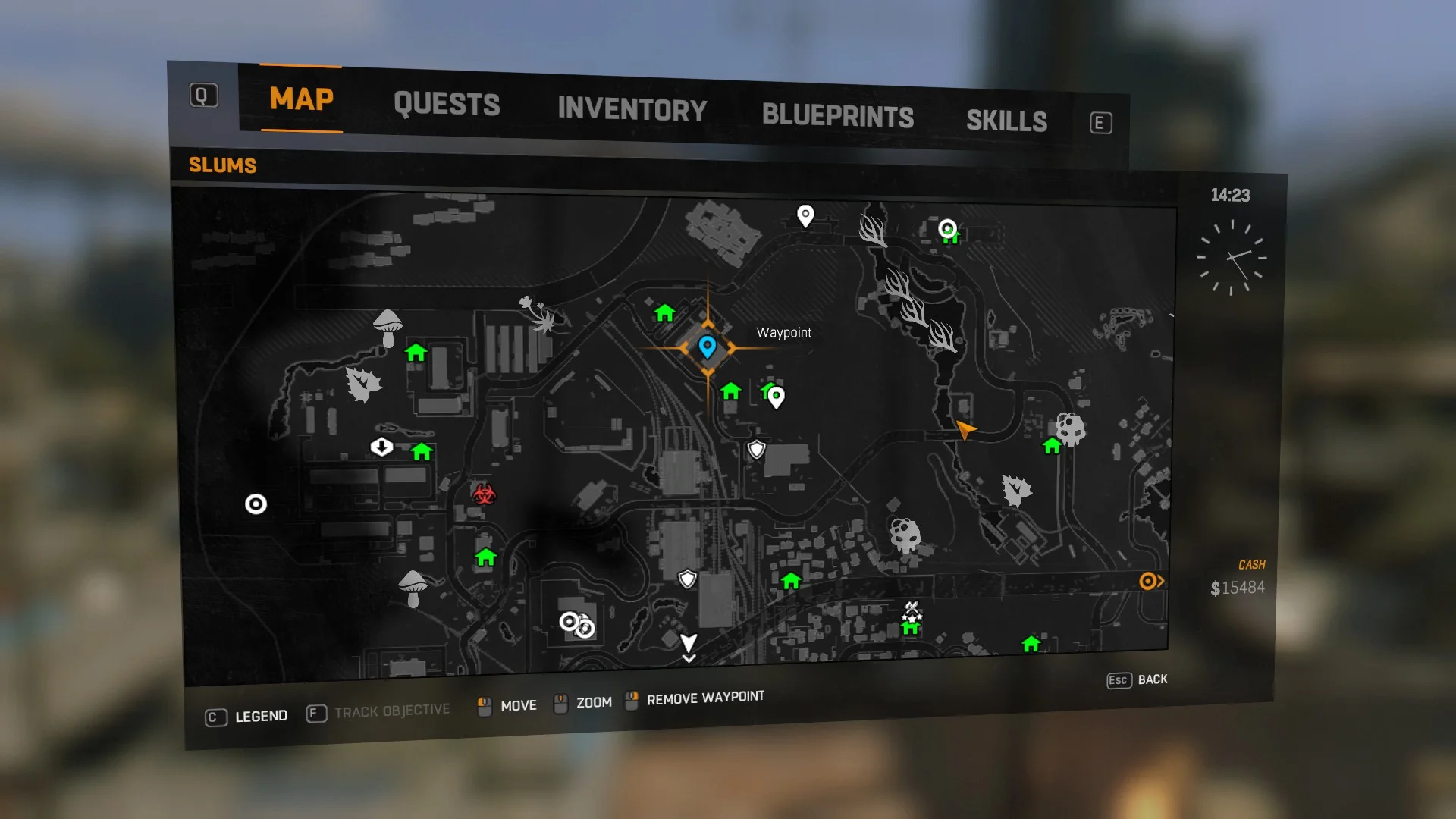Click the bullseye marker on the far left

(x=256, y=504)
